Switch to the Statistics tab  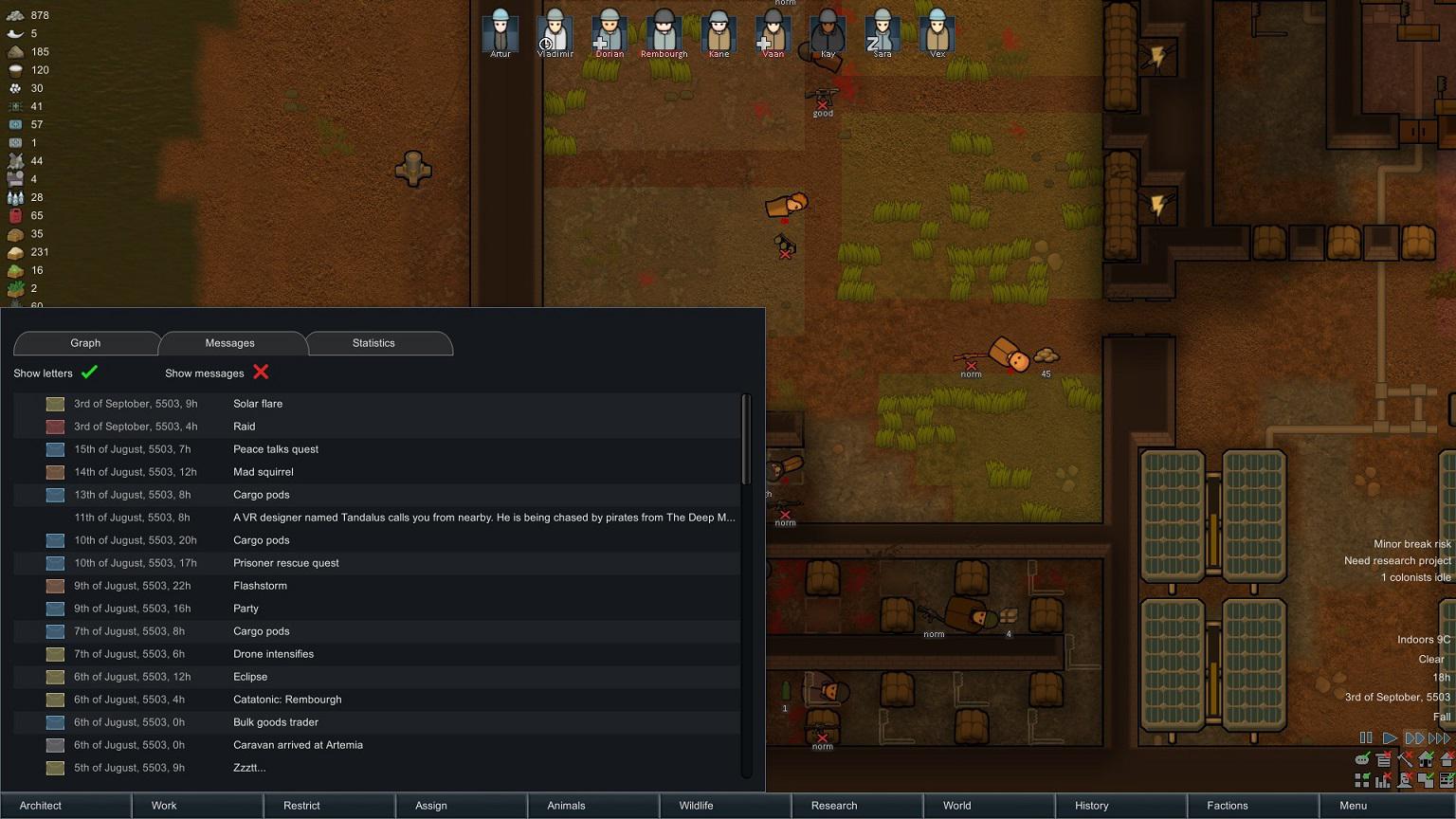coord(373,343)
